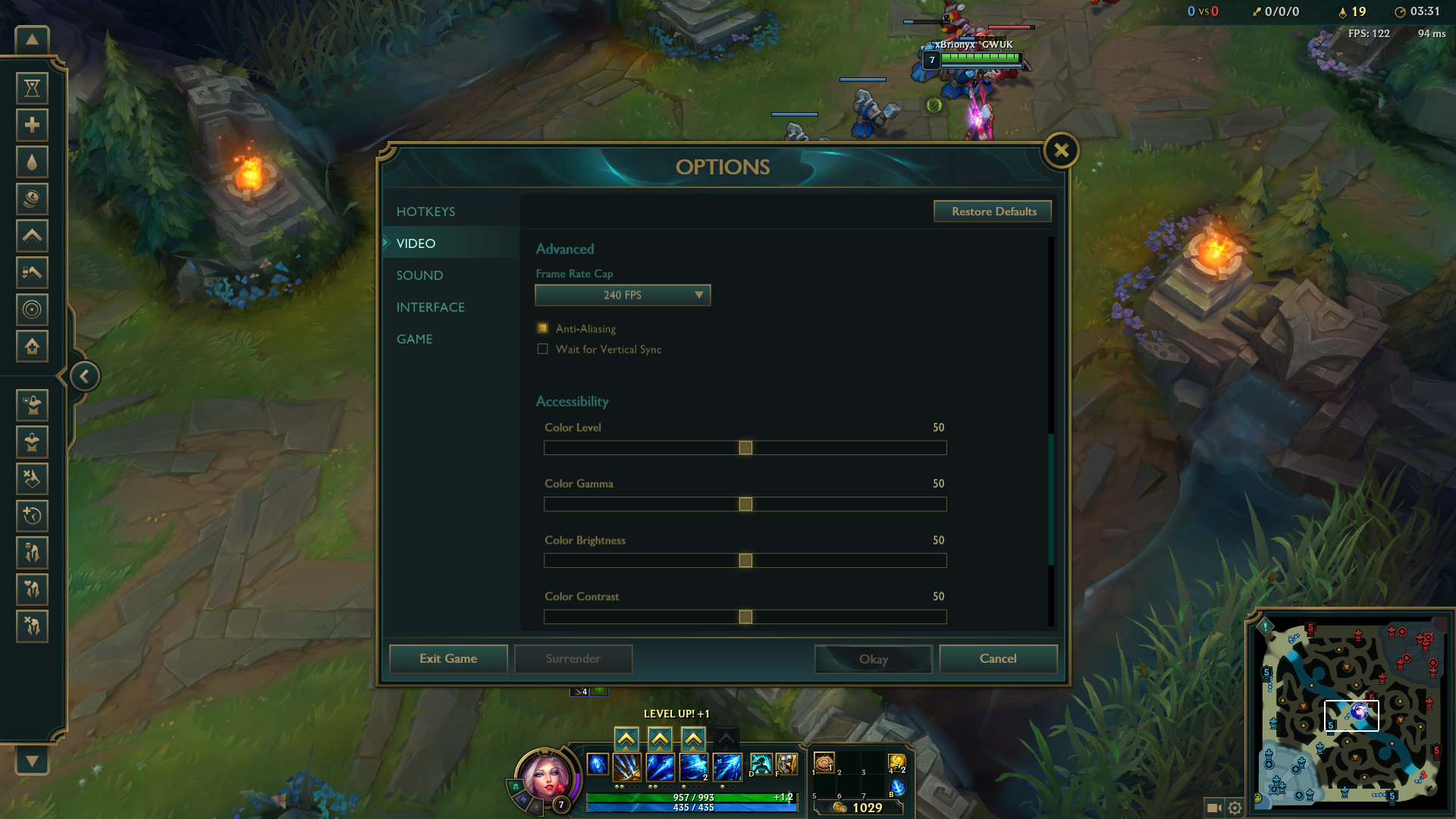The height and width of the screenshot is (819, 1456).
Task: Open settings via the gear icon
Action: pos(1235,808)
